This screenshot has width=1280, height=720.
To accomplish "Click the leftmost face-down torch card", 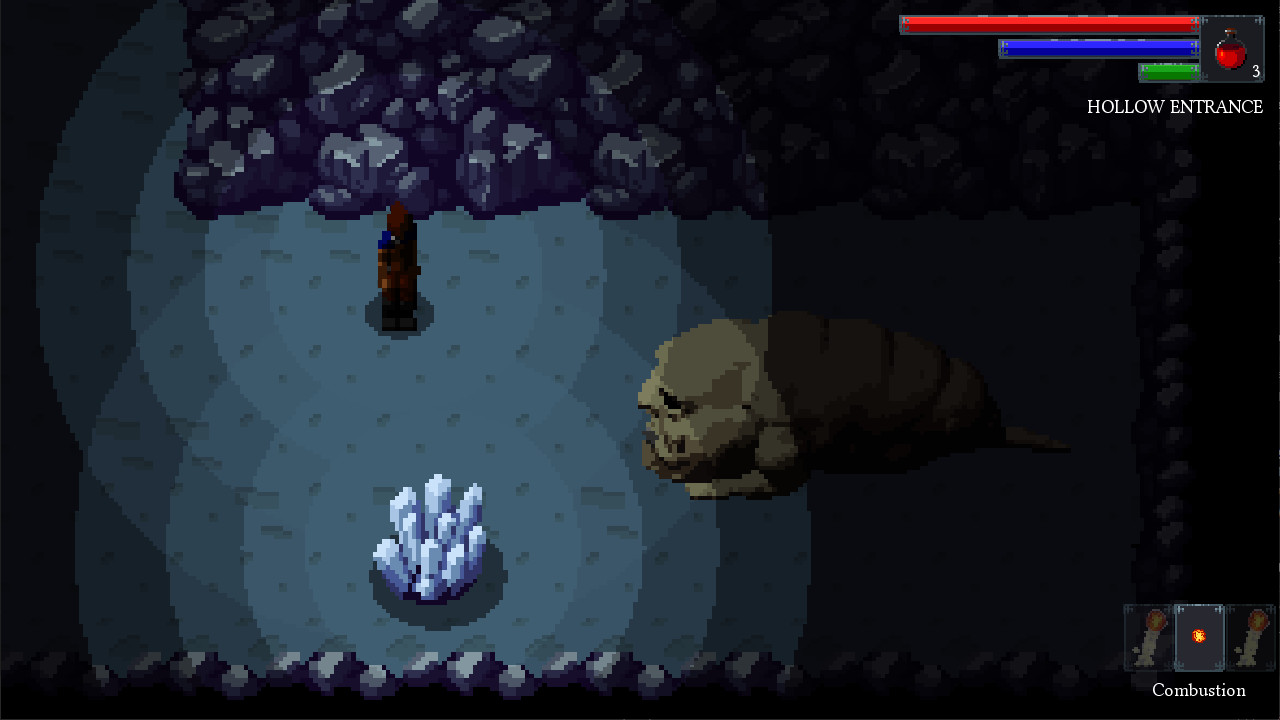I will coord(1148,636).
